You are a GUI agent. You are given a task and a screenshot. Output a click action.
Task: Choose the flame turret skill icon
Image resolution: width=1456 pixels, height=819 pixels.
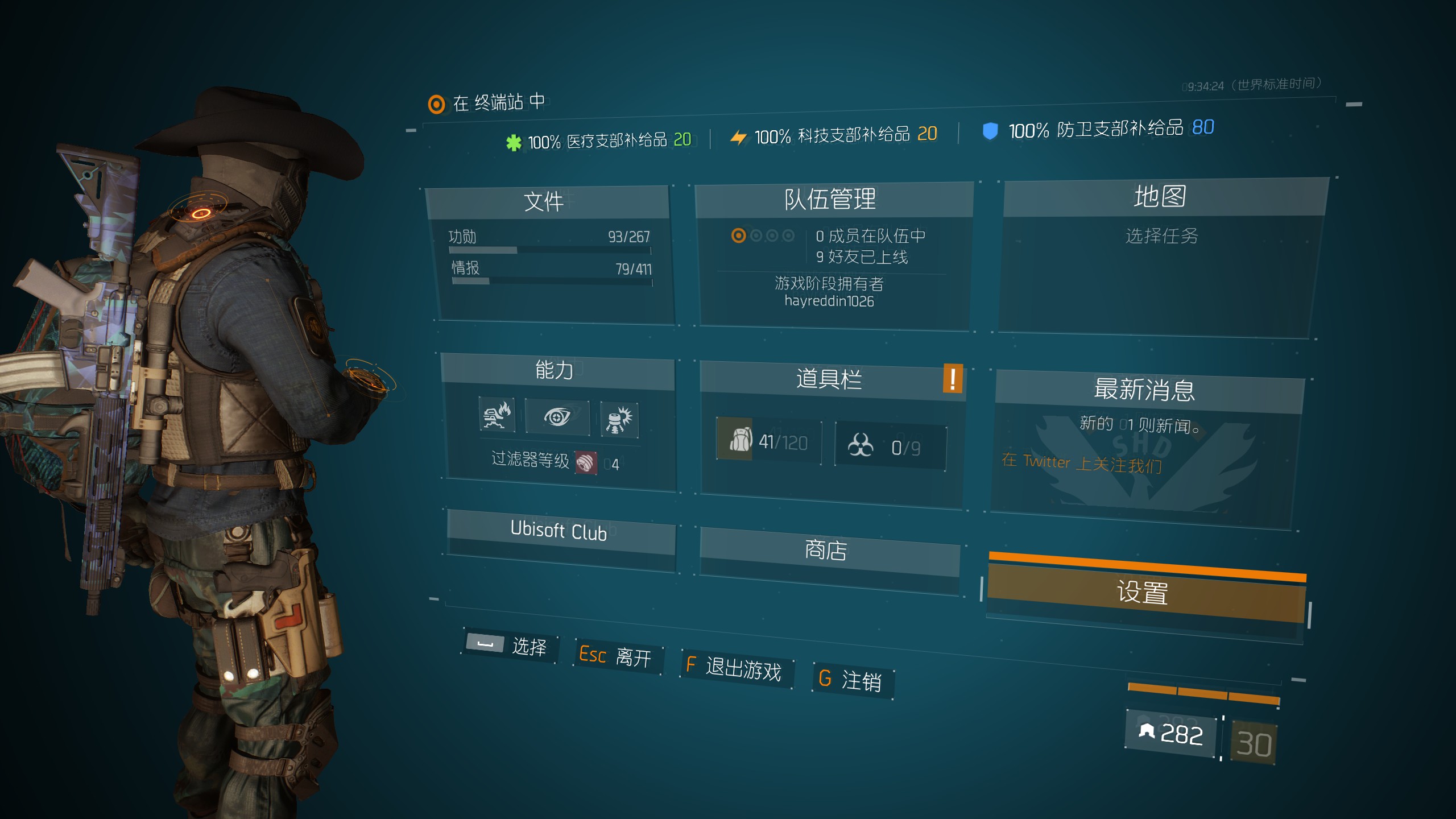pos(497,416)
